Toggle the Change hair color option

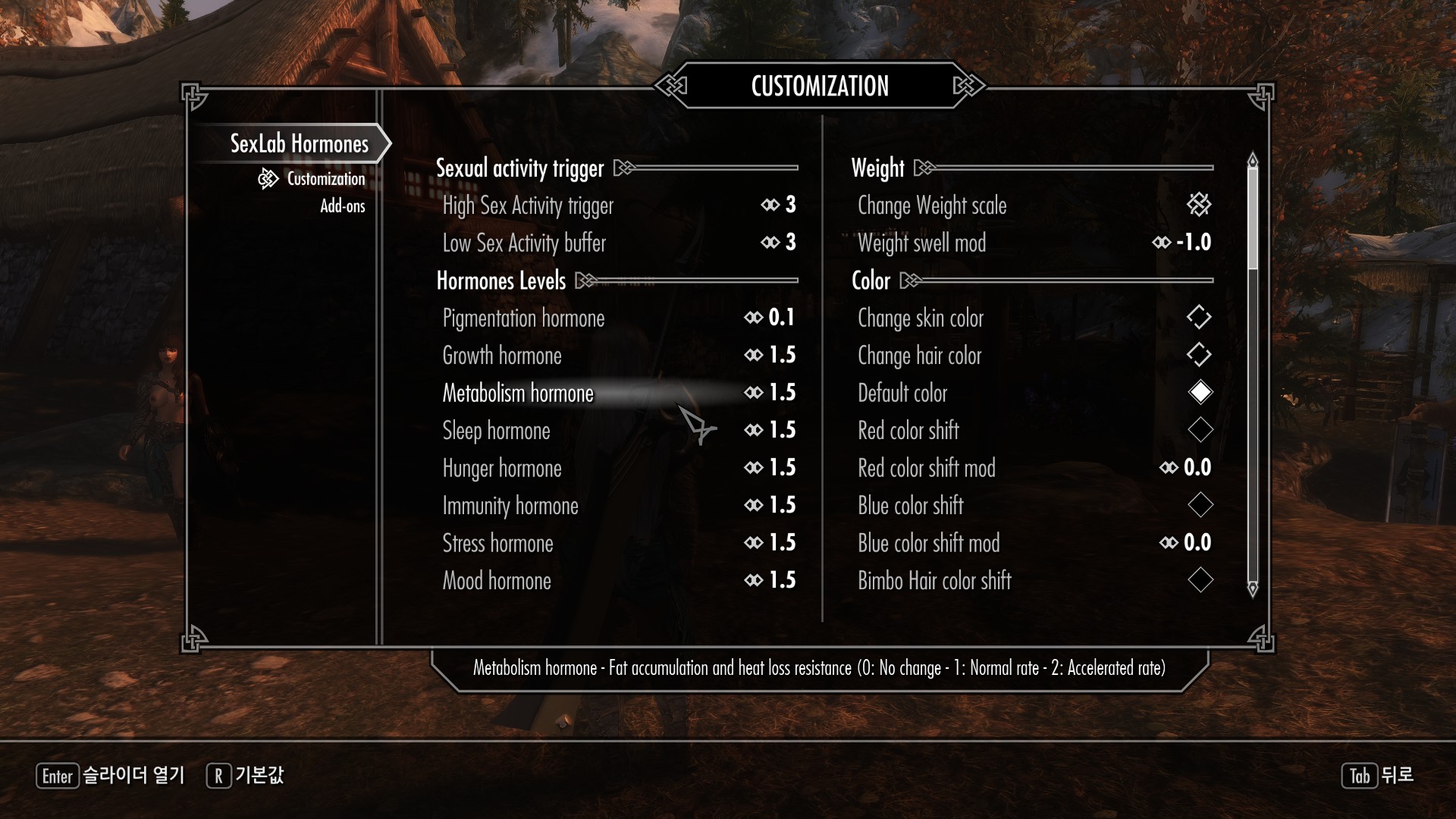coord(1199,355)
